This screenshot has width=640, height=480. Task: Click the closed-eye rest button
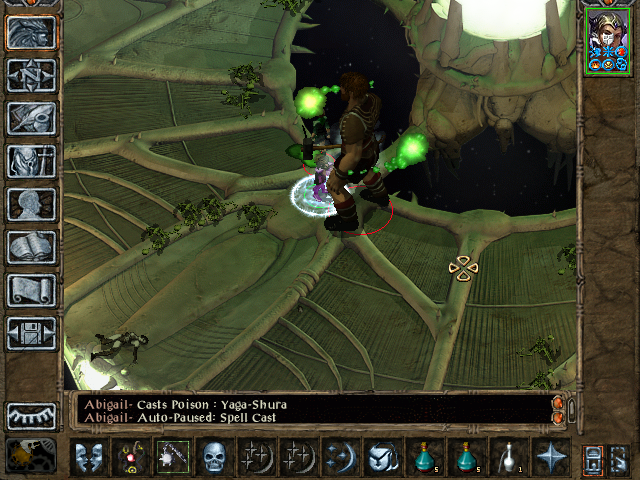pos(31,415)
